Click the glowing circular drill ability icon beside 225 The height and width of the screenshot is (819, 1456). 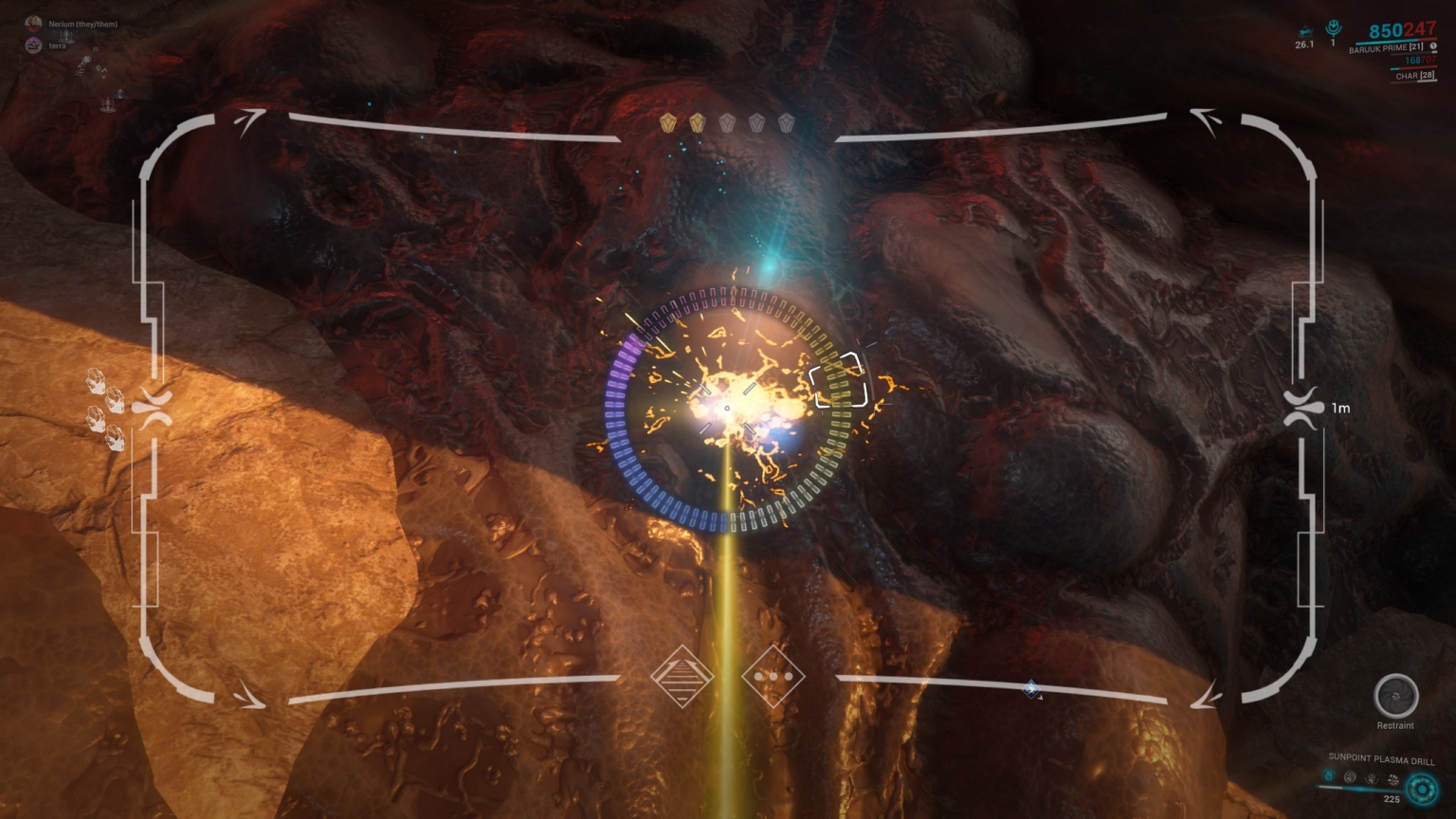coord(1421,790)
